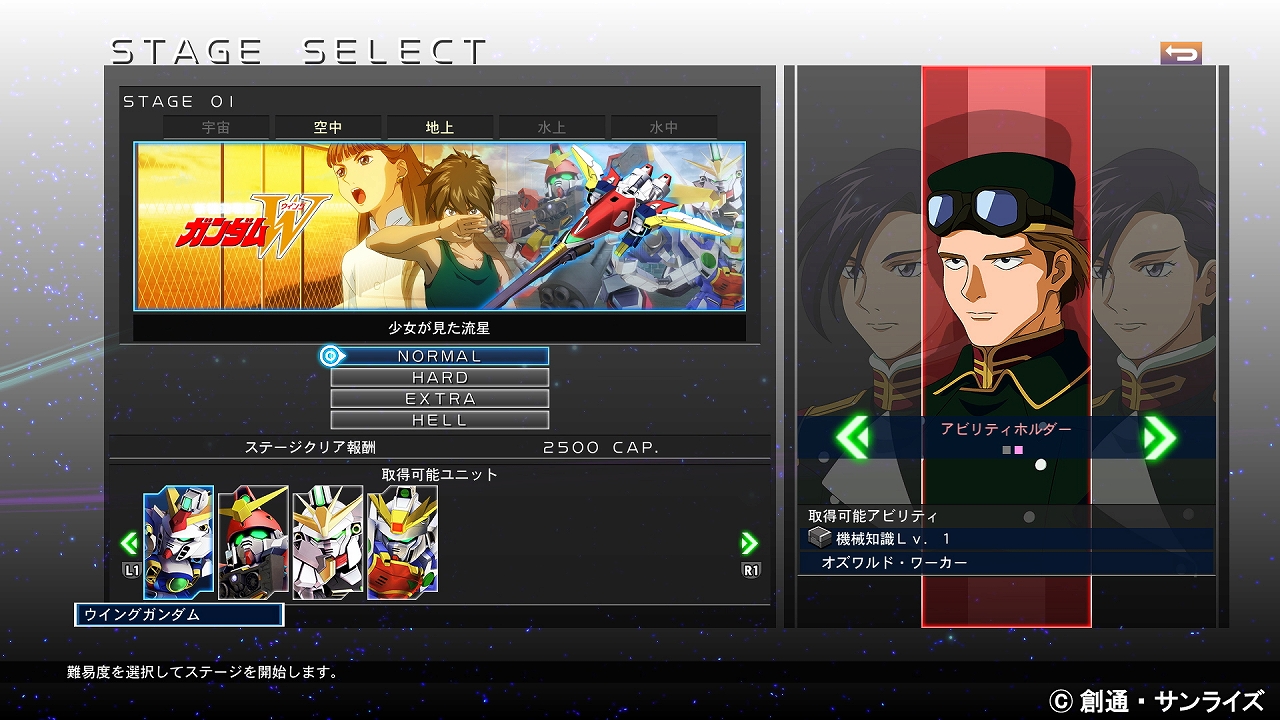
Task: Switch to next ability holder character
Action: click(x=1159, y=437)
